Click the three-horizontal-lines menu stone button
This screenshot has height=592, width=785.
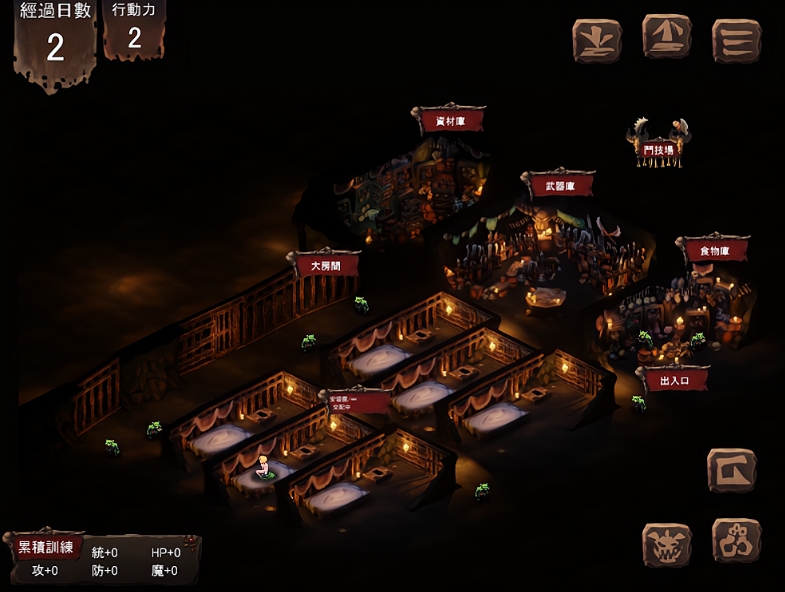click(x=736, y=41)
